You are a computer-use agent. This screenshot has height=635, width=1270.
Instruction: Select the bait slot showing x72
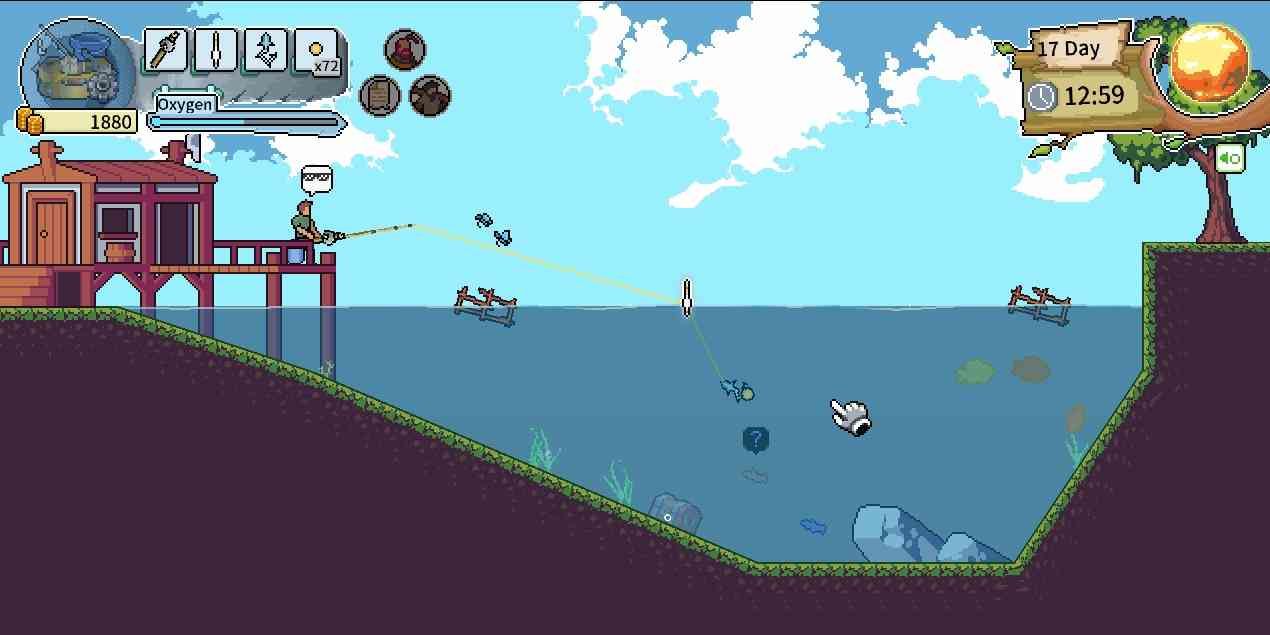[319, 50]
